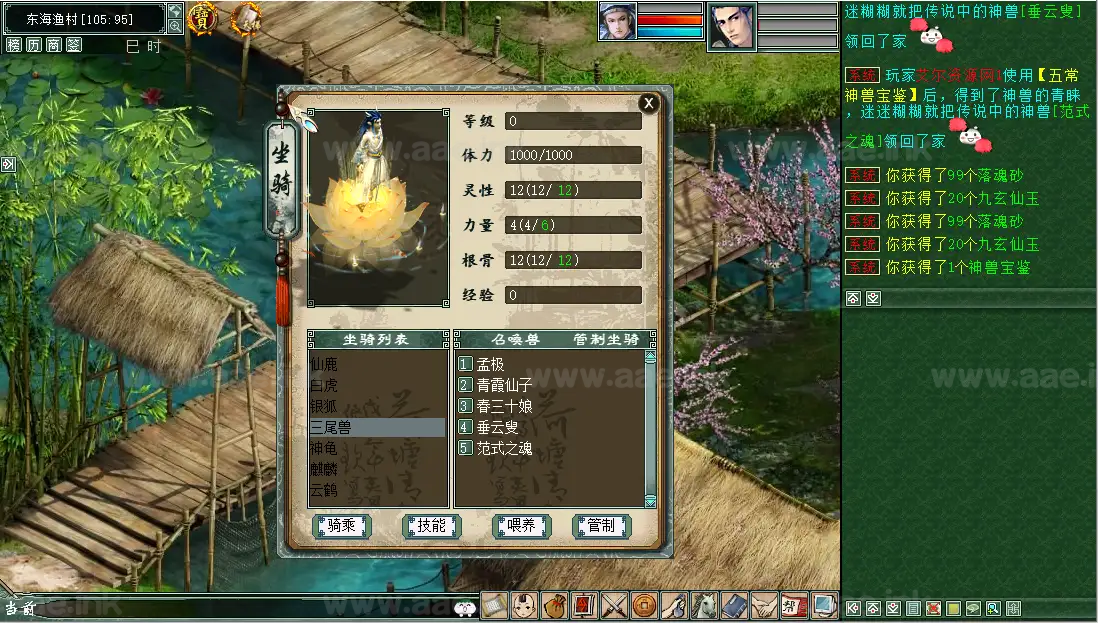The height and width of the screenshot is (623, 1098).
Task: Open the 榜 (ranking) button under the location box
Action: 13,45
